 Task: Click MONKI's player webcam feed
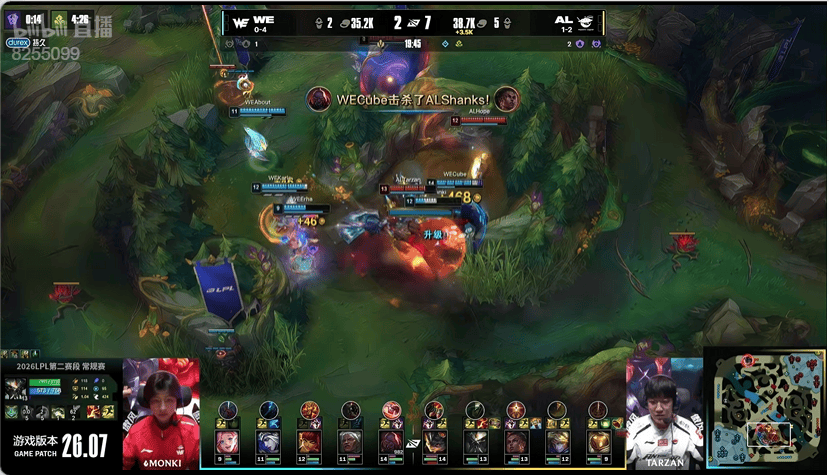(x=161, y=410)
